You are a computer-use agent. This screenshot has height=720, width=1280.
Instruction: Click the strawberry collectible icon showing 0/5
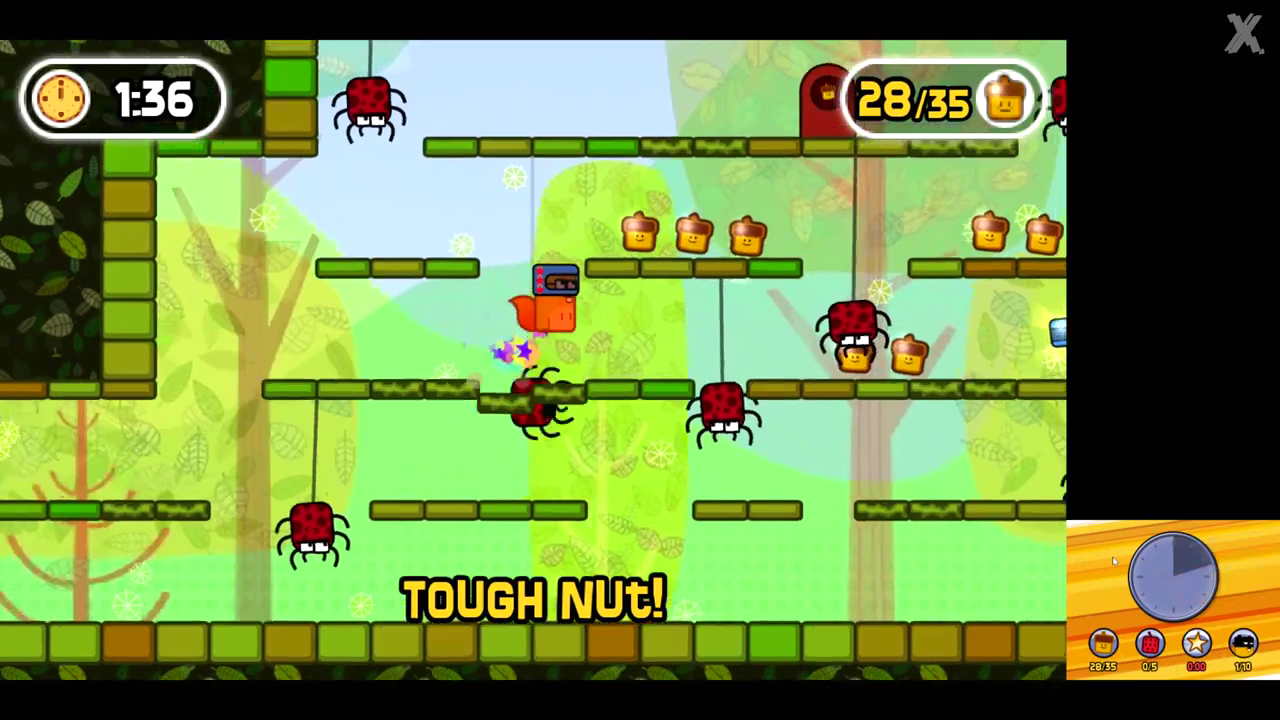pyautogui.click(x=1150, y=644)
